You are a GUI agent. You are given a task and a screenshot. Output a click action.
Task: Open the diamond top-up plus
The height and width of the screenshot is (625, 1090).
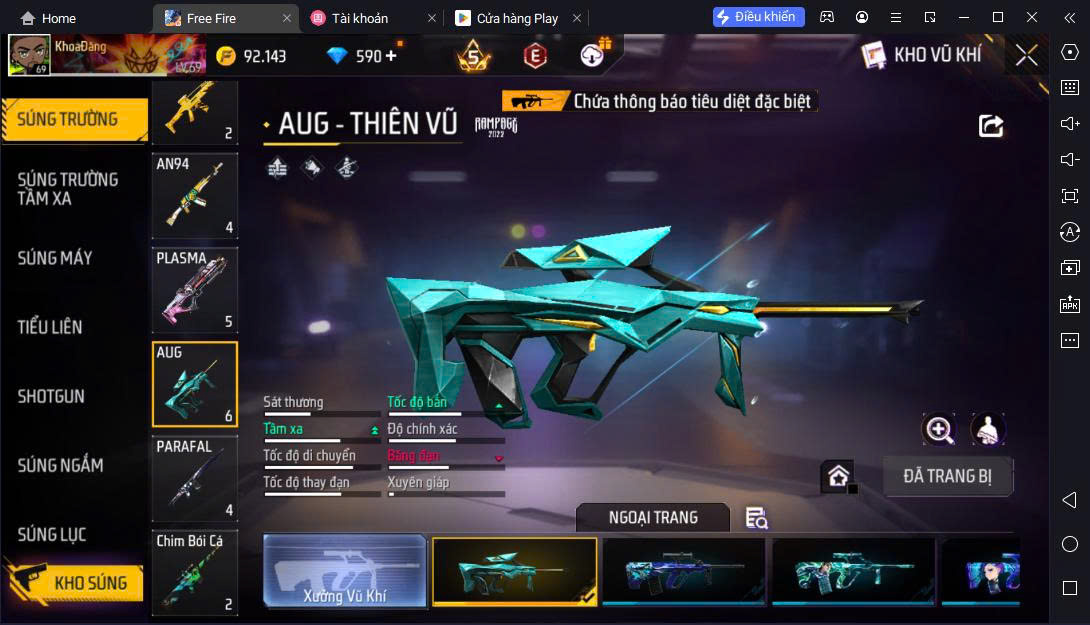(x=390, y=56)
